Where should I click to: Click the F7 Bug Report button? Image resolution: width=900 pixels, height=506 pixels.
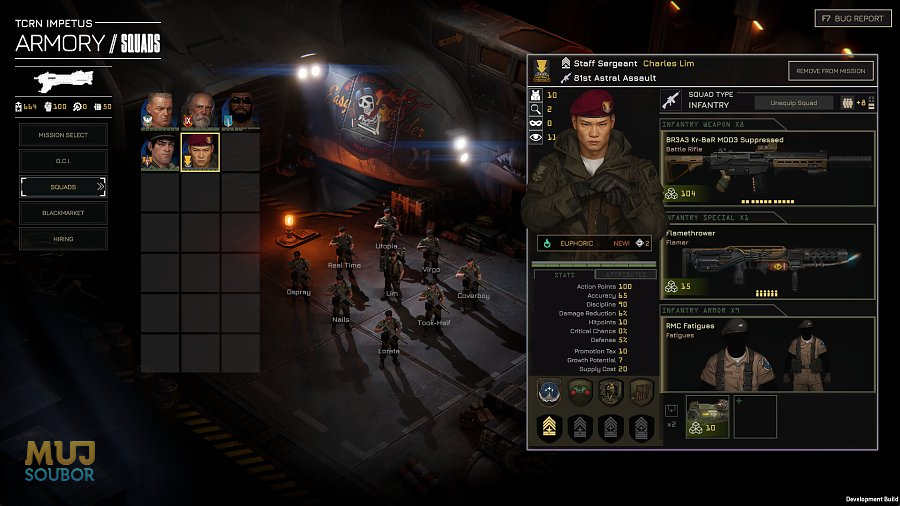coord(850,18)
